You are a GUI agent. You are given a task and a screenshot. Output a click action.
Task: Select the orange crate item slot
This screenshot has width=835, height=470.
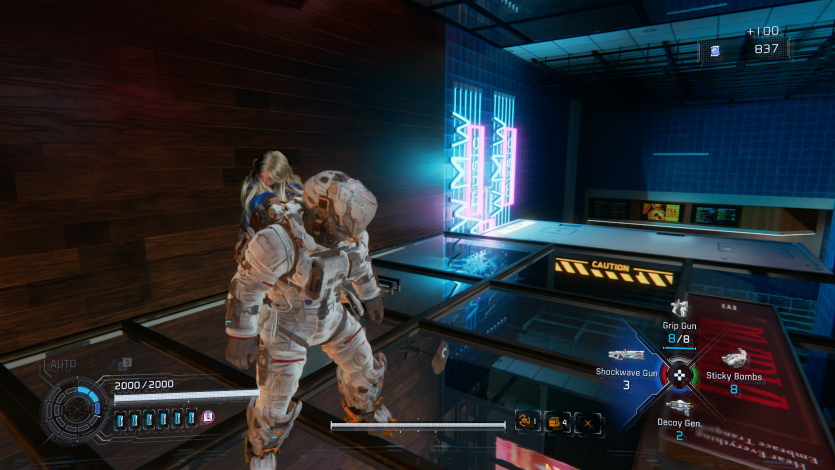coord(557,423)
